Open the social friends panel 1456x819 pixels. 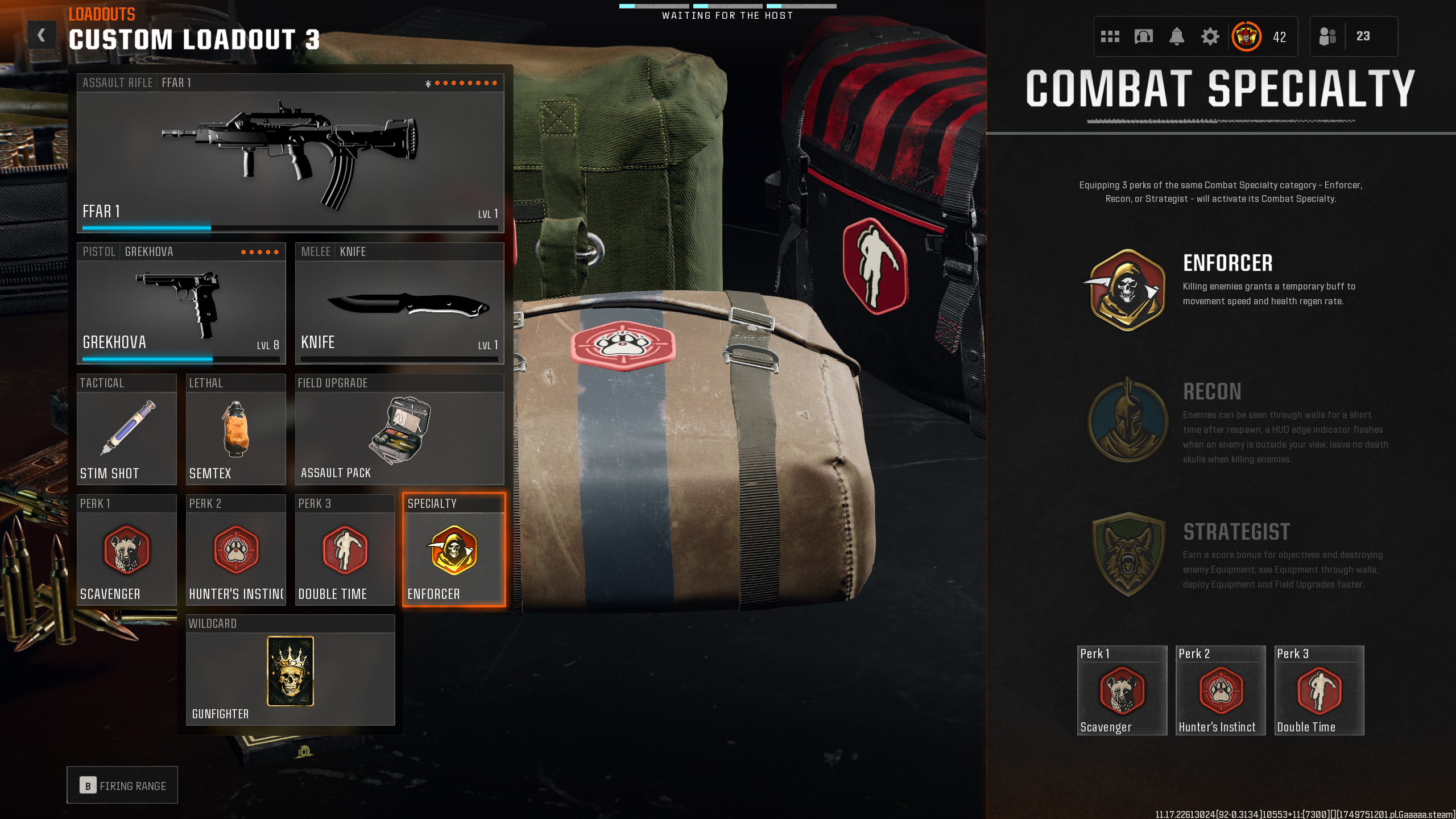(x=1328, y=37)
